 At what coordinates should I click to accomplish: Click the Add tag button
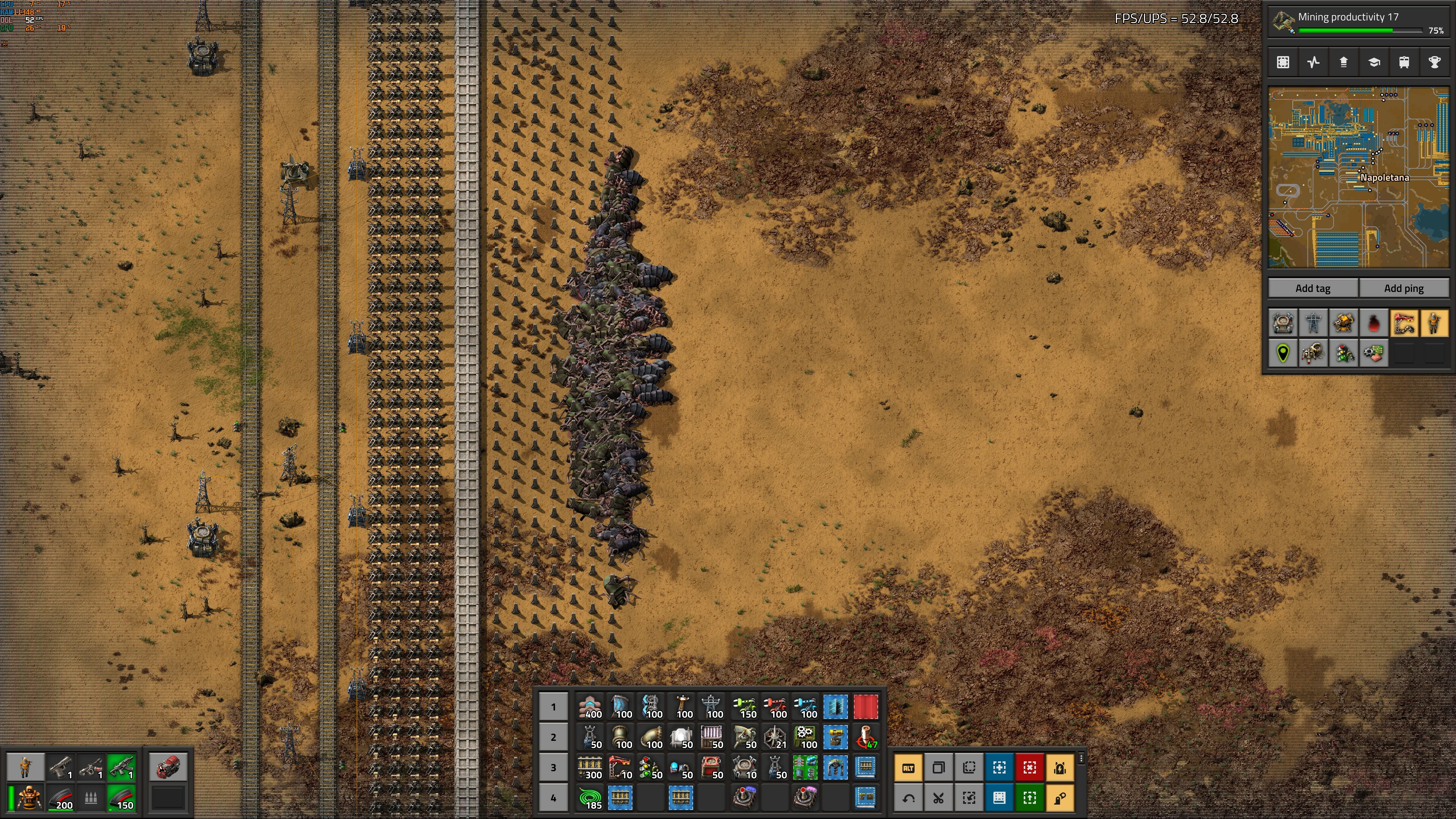pyautogui.click(x=1312, y=288)
